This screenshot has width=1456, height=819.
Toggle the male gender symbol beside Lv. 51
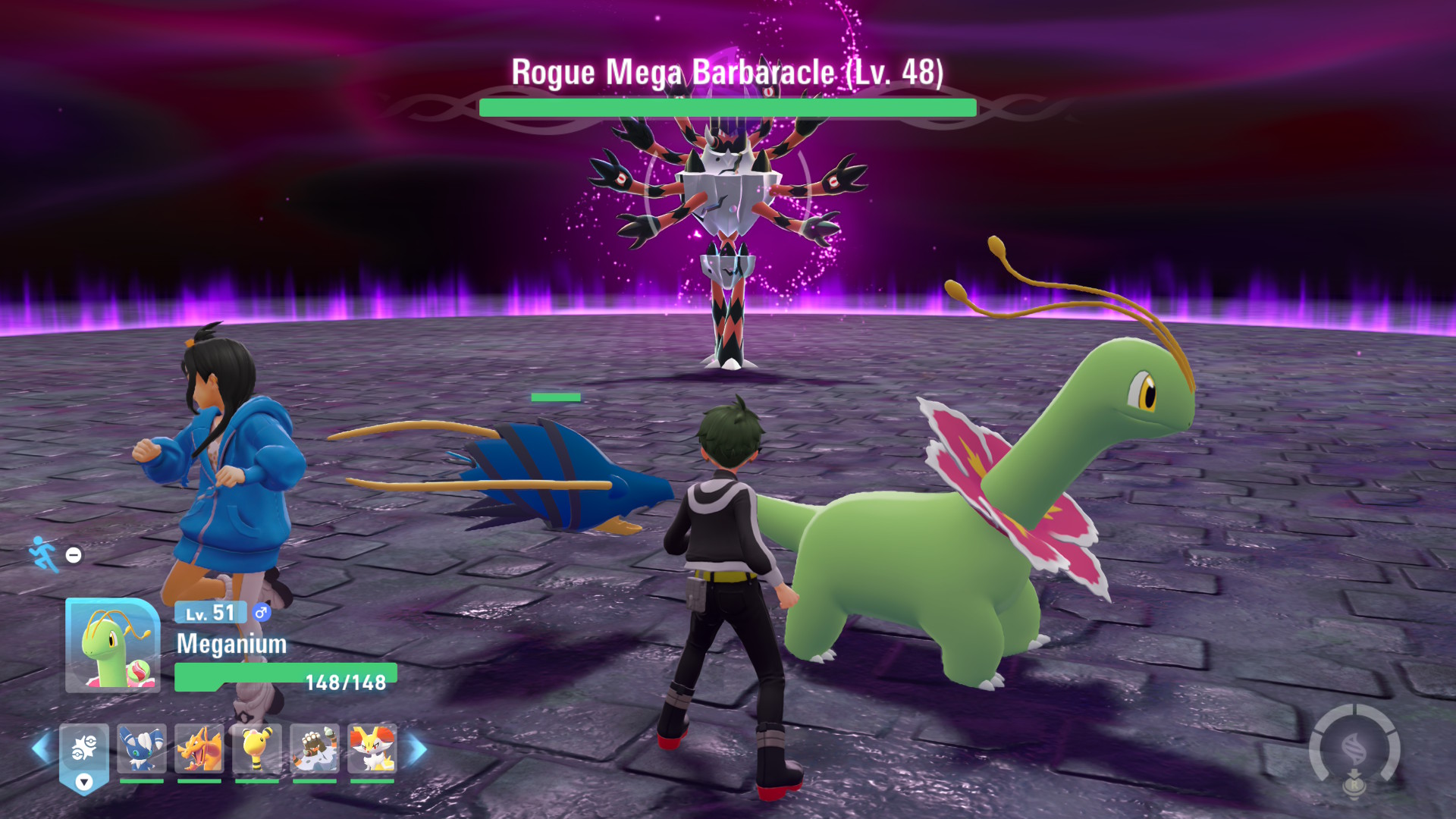coord(261,613)
